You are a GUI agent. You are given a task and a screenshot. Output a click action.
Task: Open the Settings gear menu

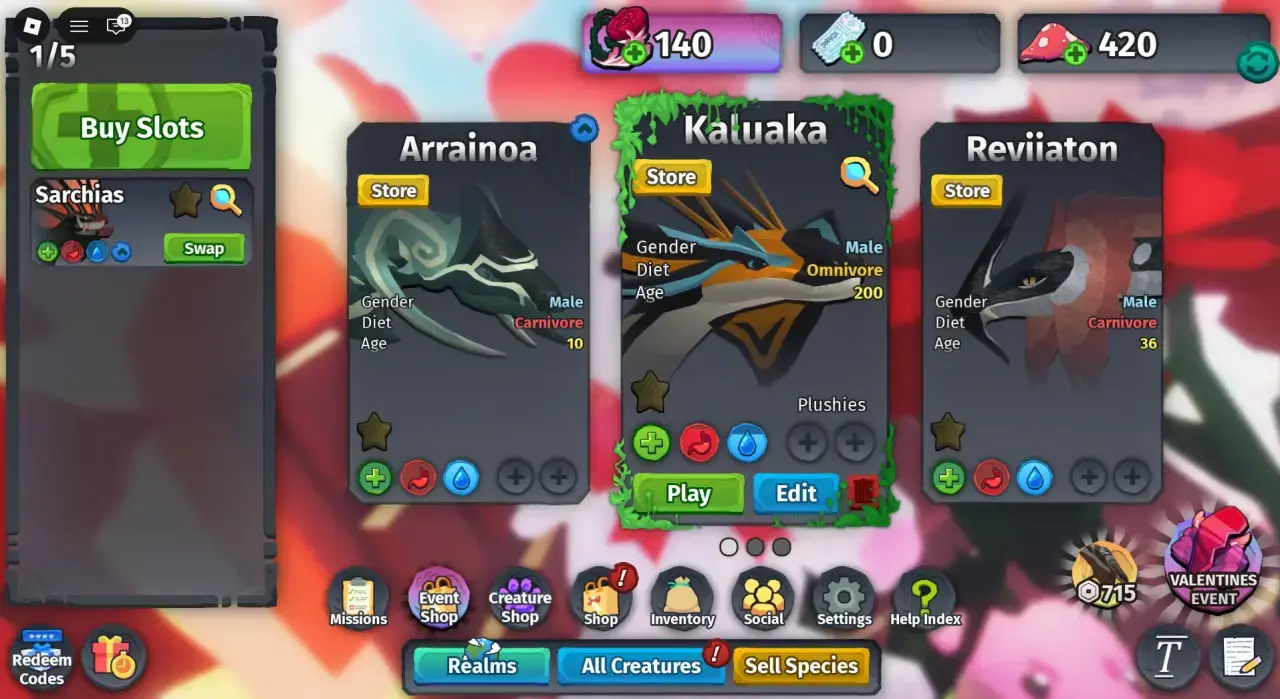(x=844, y=599)
